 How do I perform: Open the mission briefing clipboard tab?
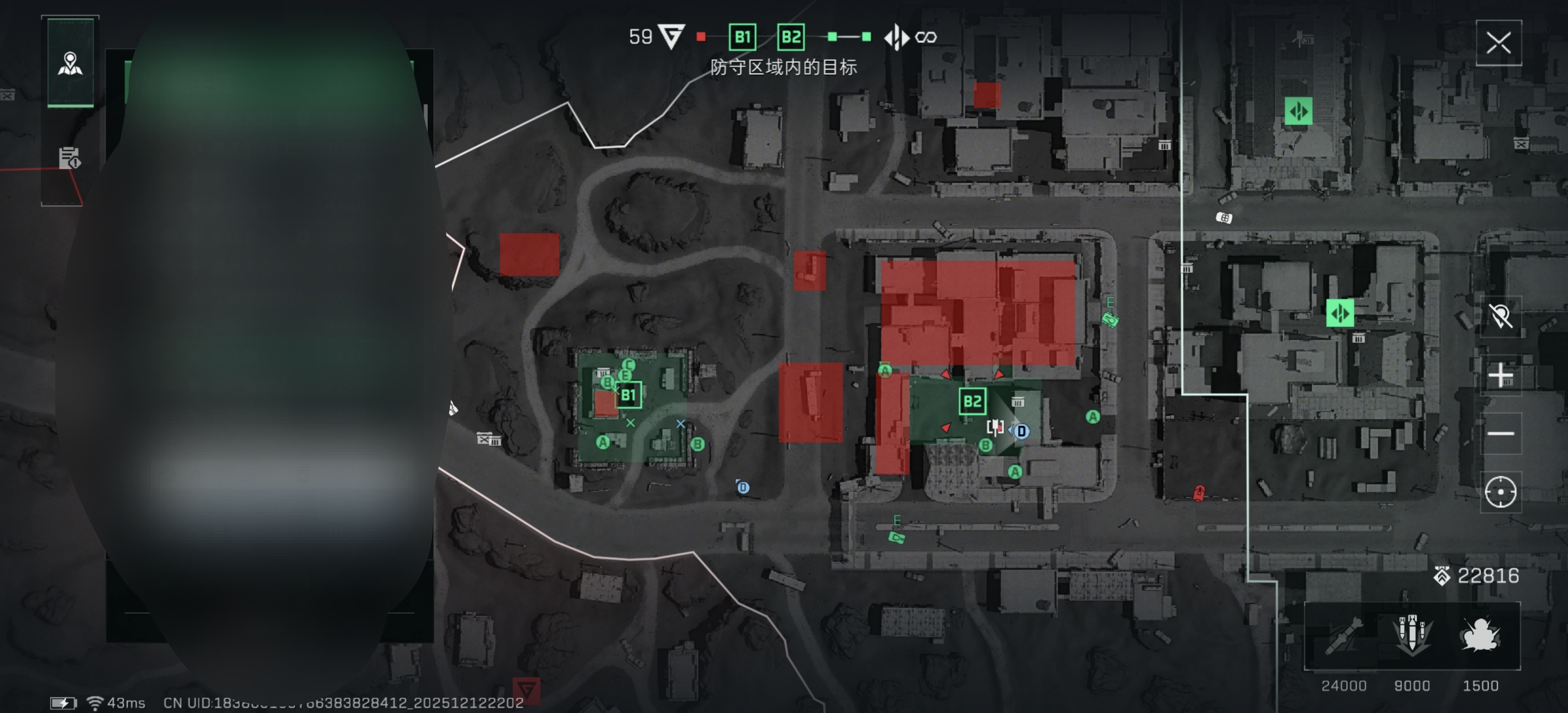pos(69,157)
